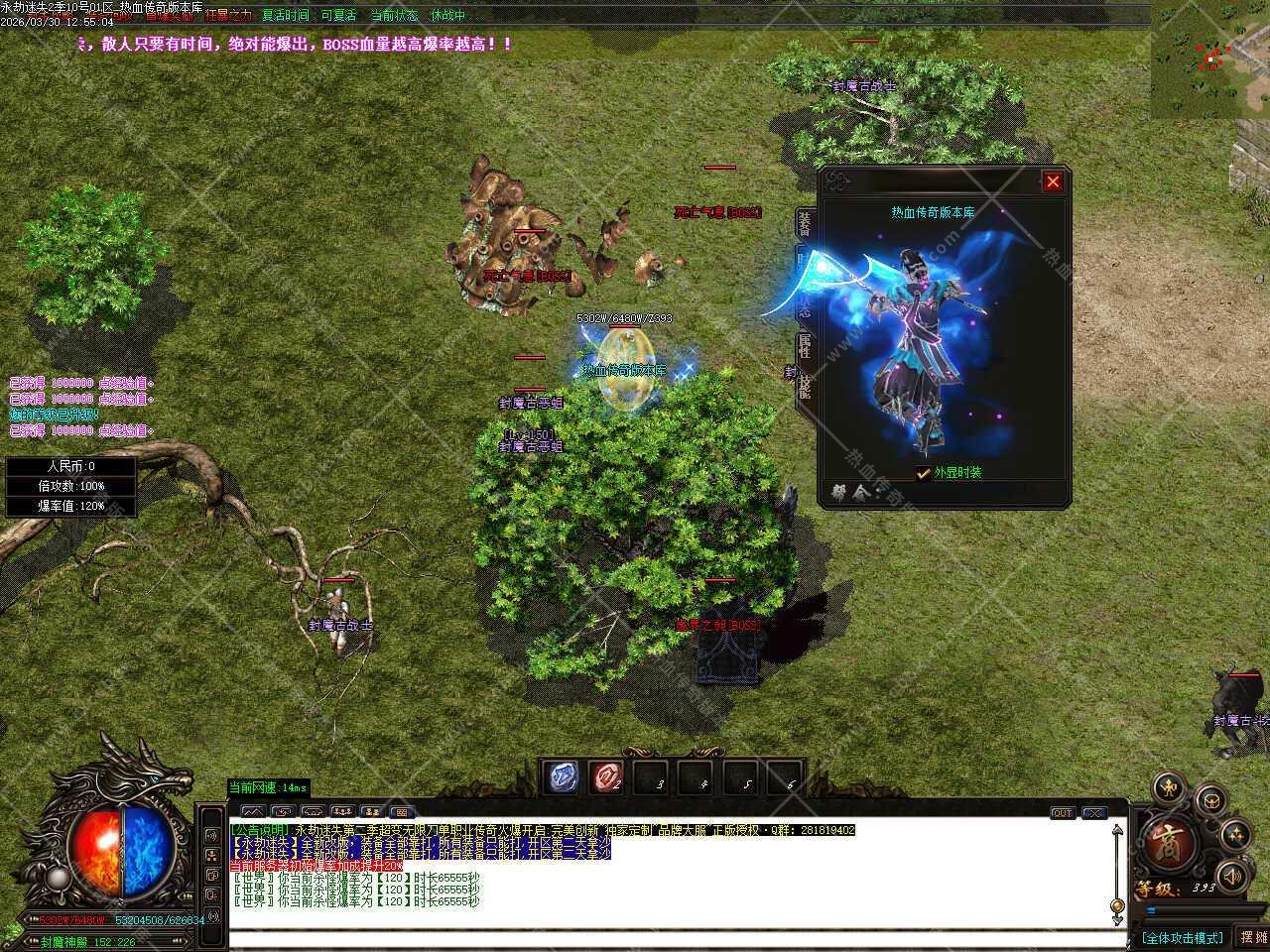This screenshot has height=952, width=1270.
Task: Select the 技能 skills tab
Action: (x=804, y=384)
